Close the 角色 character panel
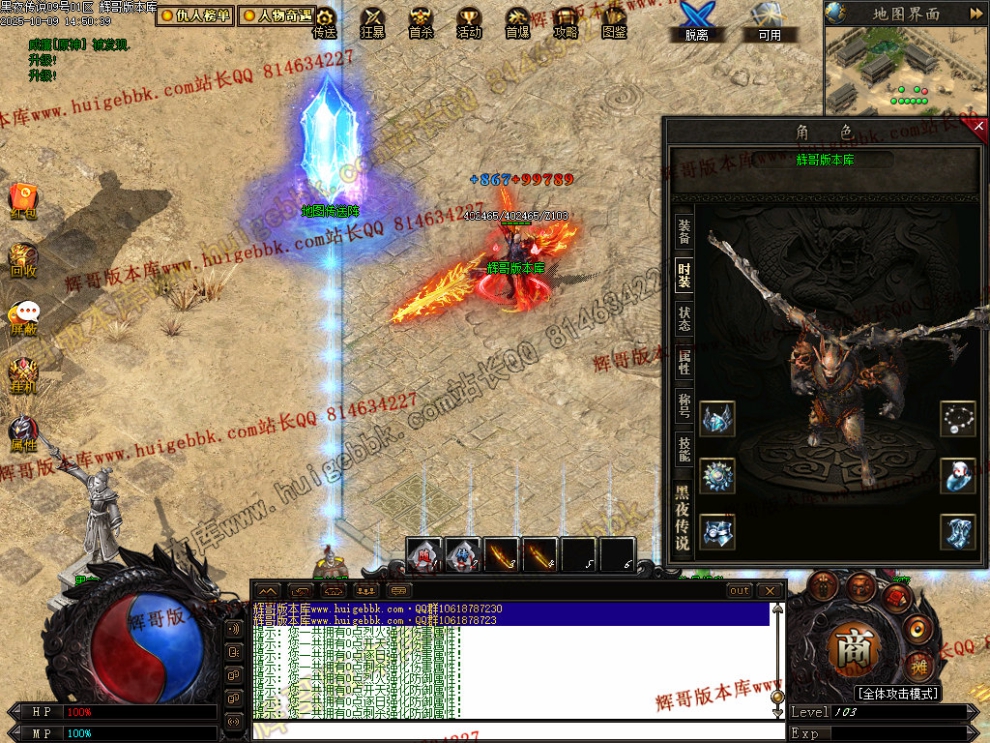990x743 pixels. [979, 126]
